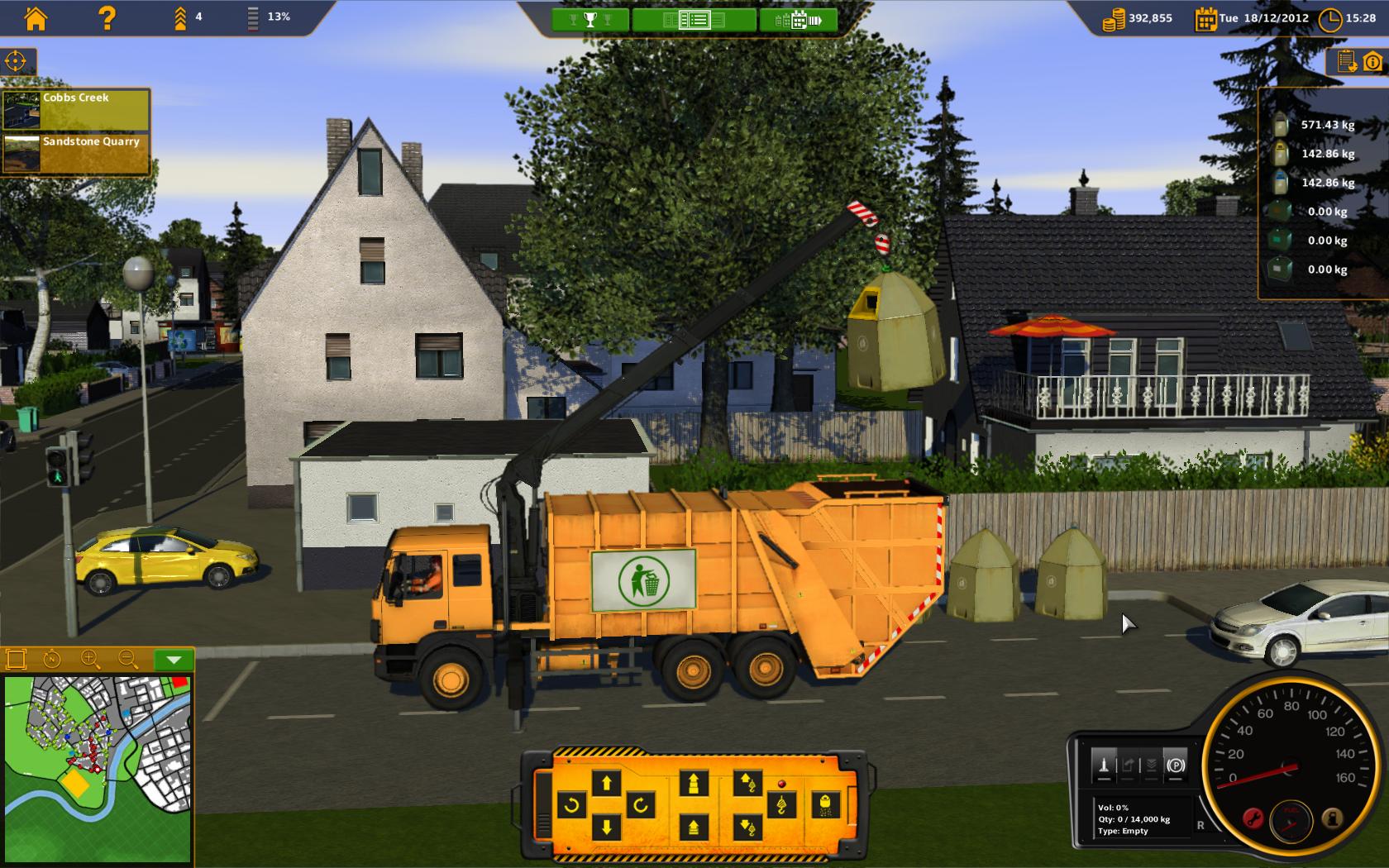
Task: Open the calendar schedule tab
Action: point(798,20)
